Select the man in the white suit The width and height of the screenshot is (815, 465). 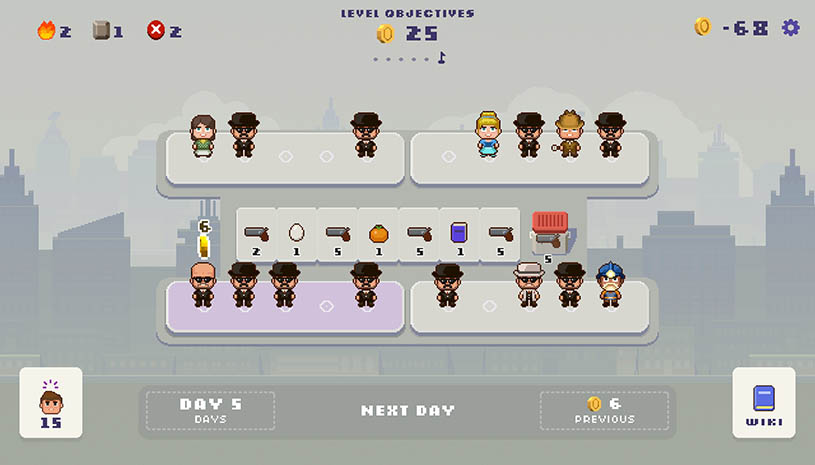coord(528,285)
